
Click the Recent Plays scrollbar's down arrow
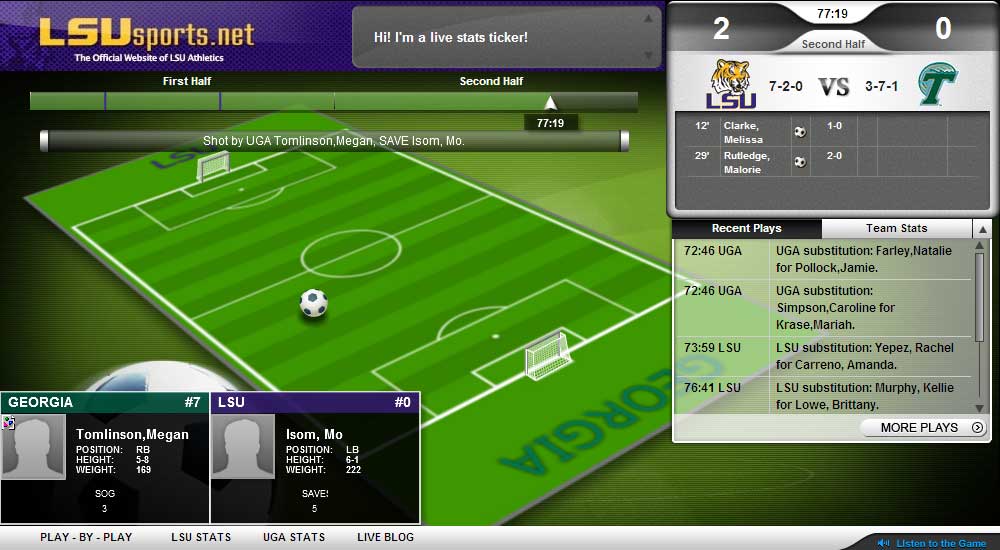coord(981,407)
